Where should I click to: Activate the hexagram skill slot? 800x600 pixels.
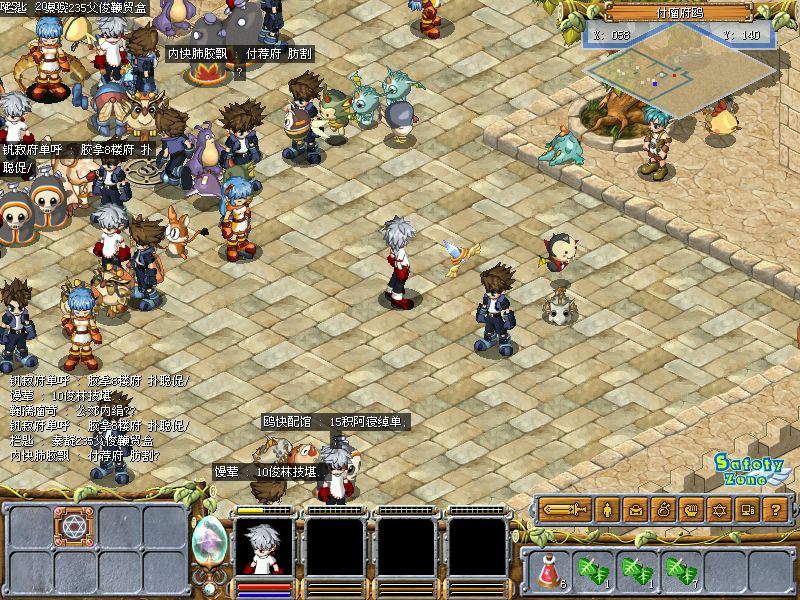74,527
